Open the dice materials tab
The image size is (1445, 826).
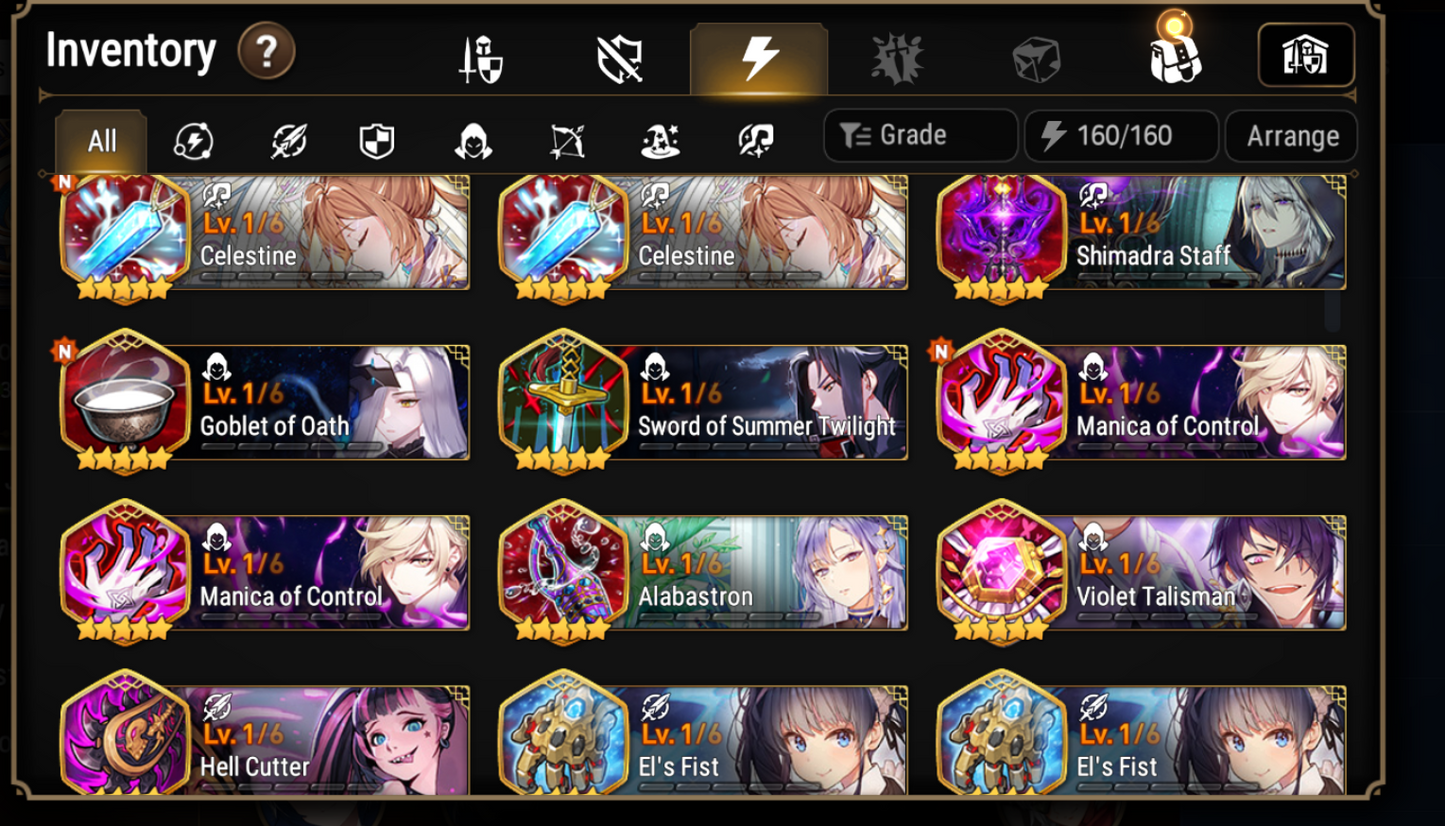click(1034, 57)
